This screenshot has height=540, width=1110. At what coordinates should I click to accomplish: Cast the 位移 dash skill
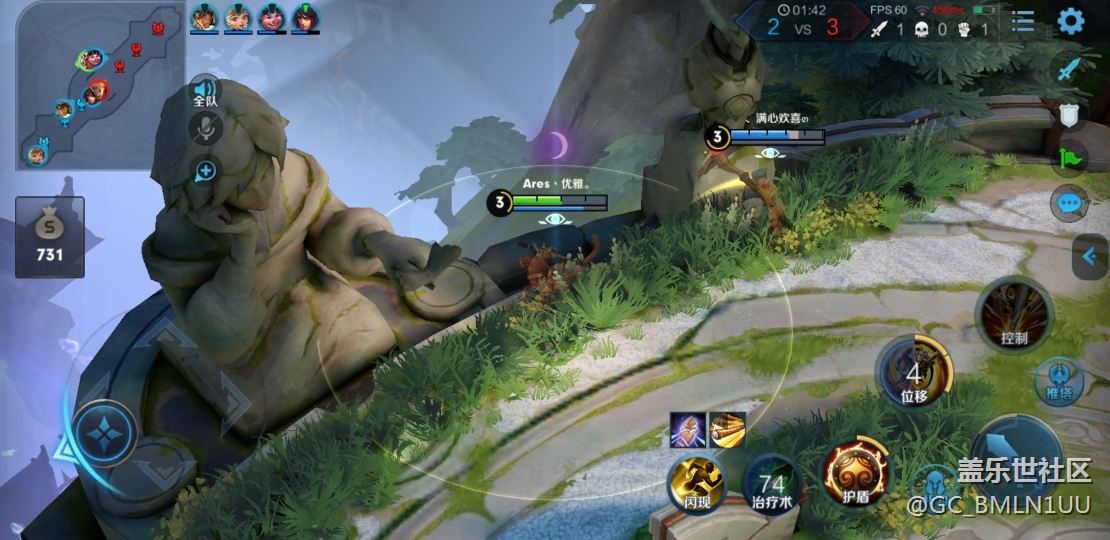coord(914,372)
